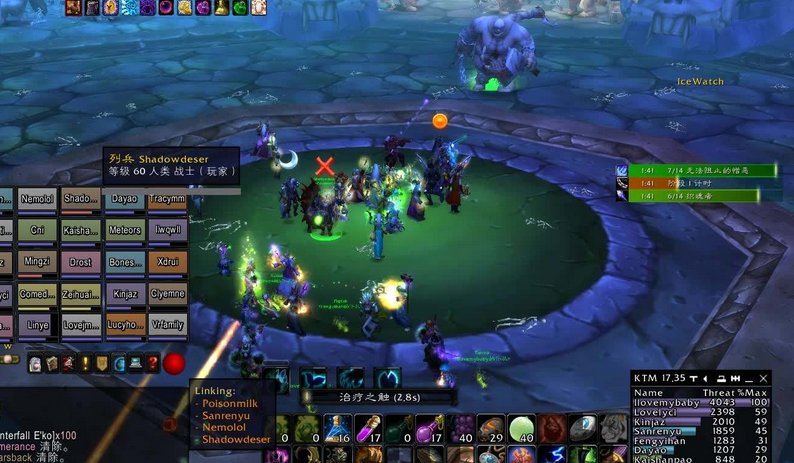Select Linye's raid frame
Screen dimensions: 794x463
coord(36,326)
